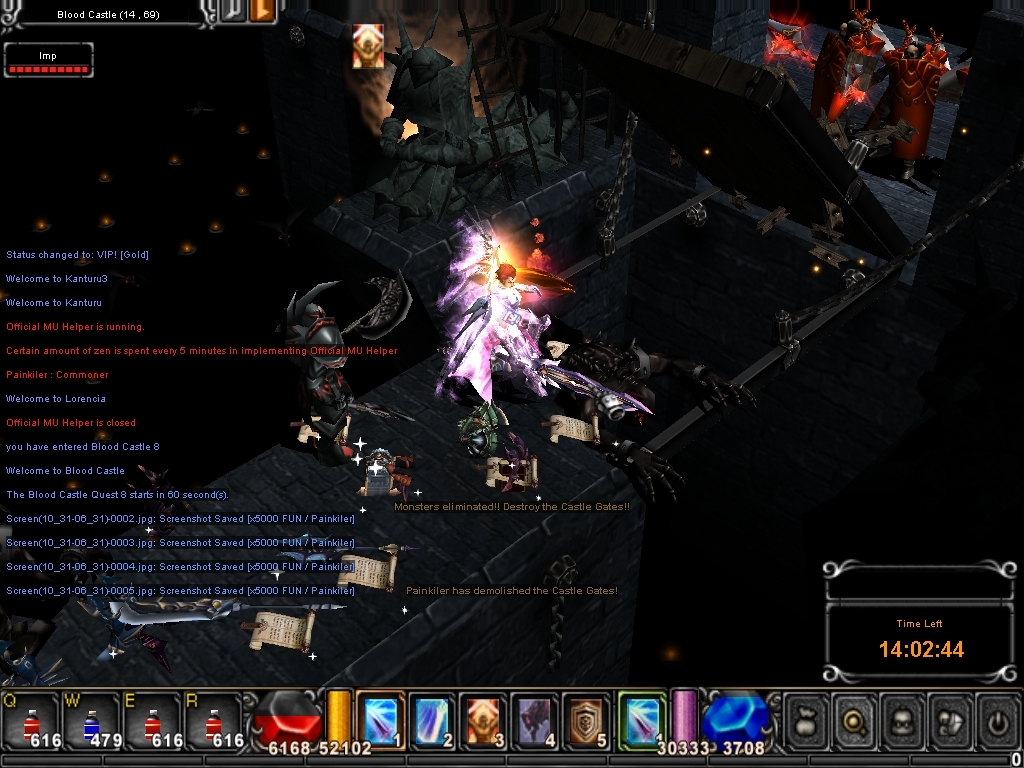Screen dimensions: 1024x768
Task: Open the friends and community menu
Action: click(x=948, y=718)
